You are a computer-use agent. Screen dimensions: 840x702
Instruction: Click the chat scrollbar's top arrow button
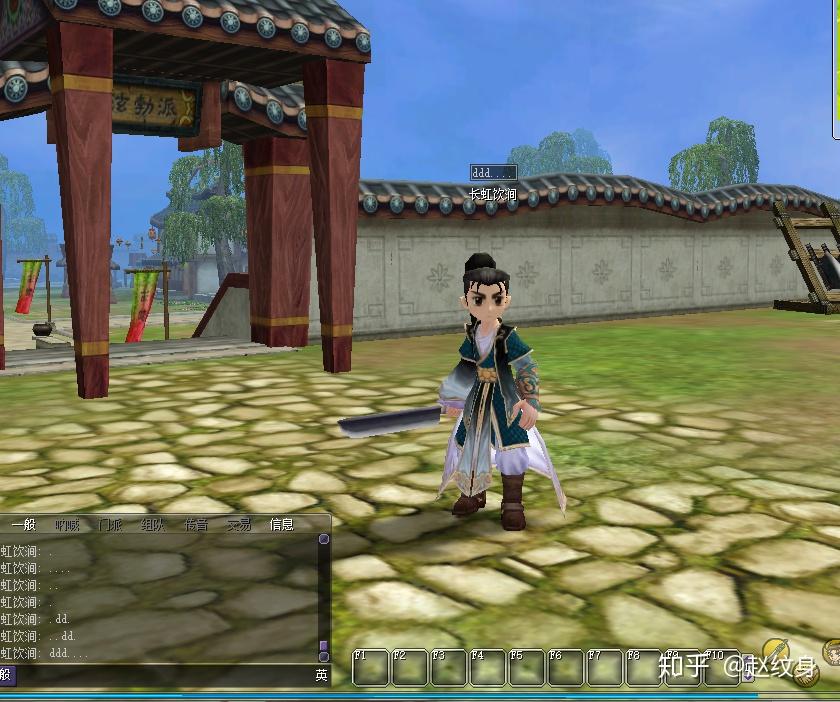point(324,539)
